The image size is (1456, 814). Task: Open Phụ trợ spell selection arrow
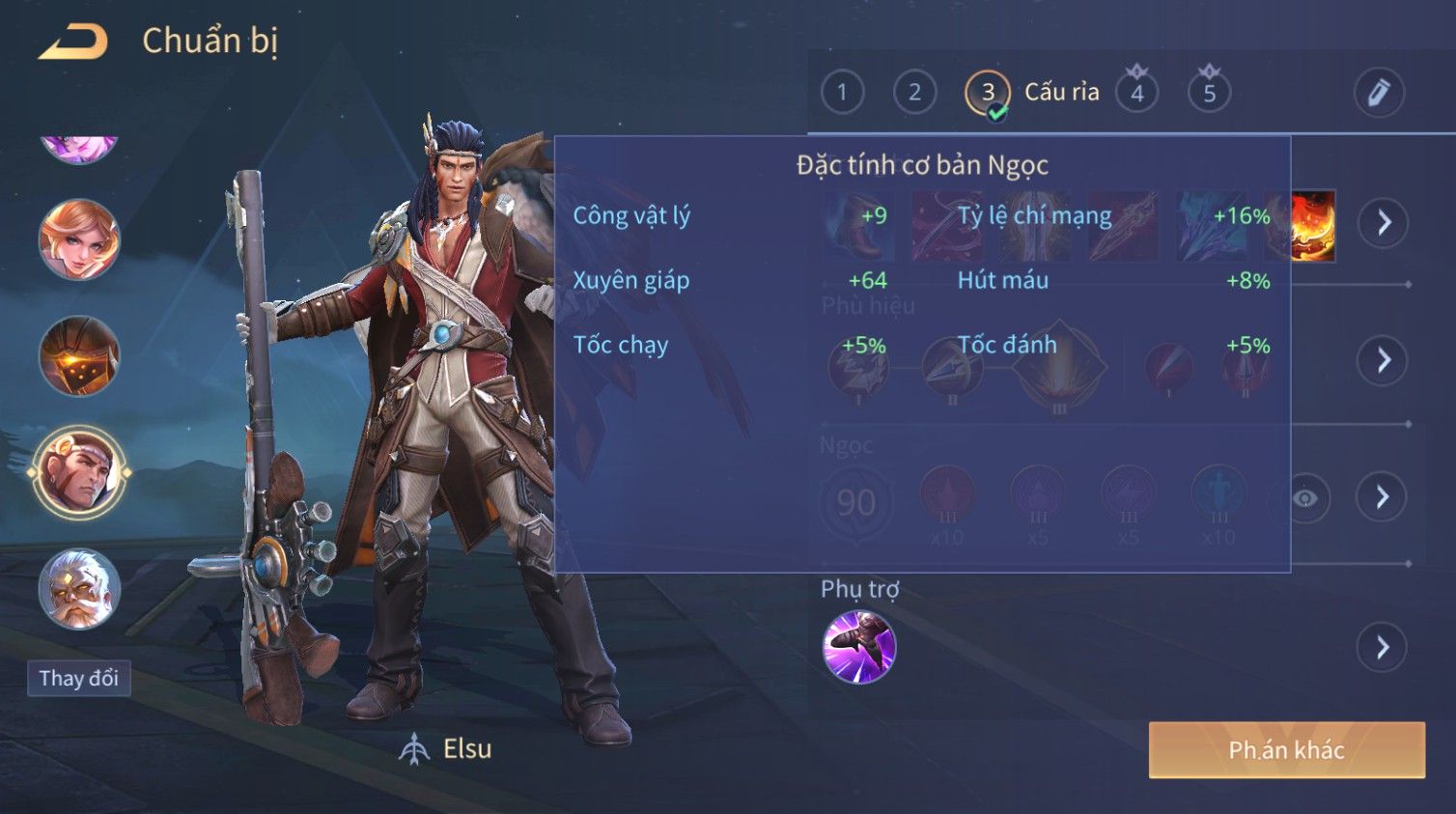pos(1383,647)
